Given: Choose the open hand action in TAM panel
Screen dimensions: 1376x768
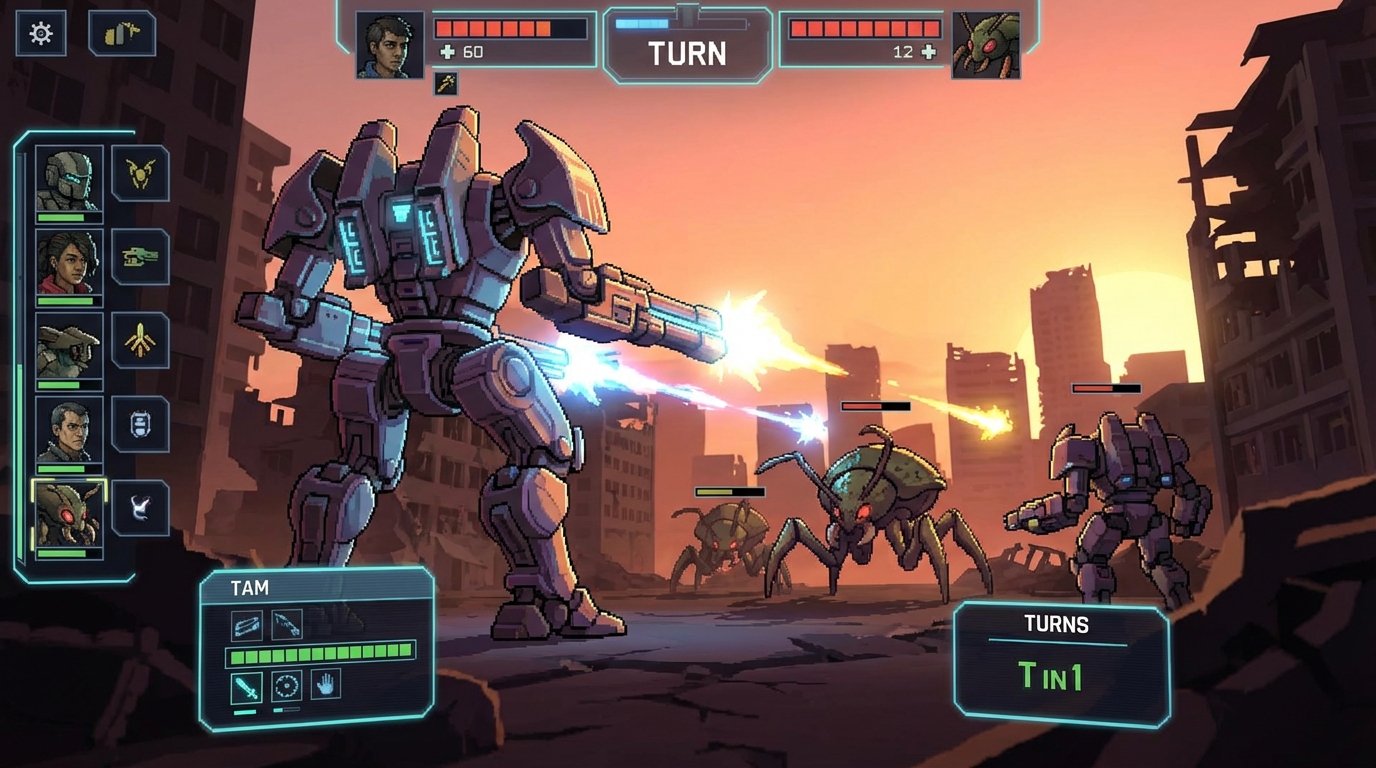Looking at the screenshot, I should pyautogui.click(x=326, y=685).
